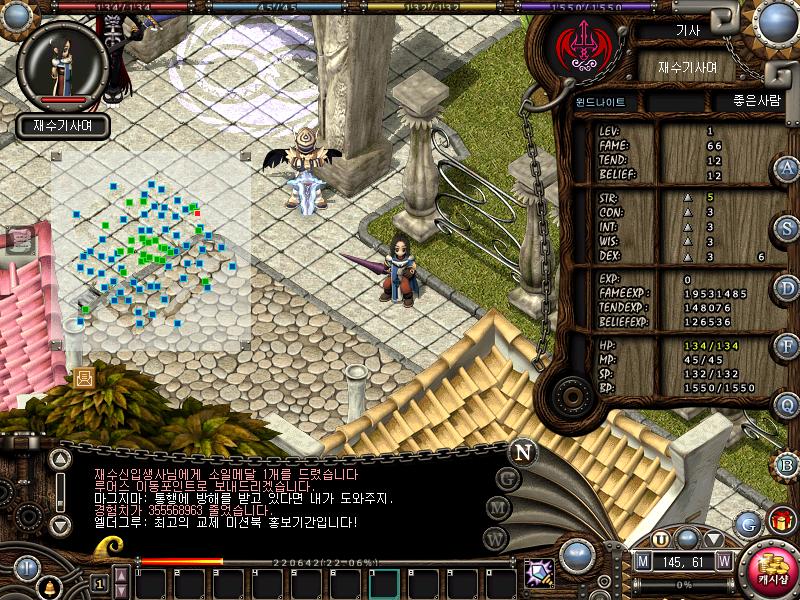Select the round D button on the panel edge
This screenshot has height=600, width=800.
(x=787, y=287)
